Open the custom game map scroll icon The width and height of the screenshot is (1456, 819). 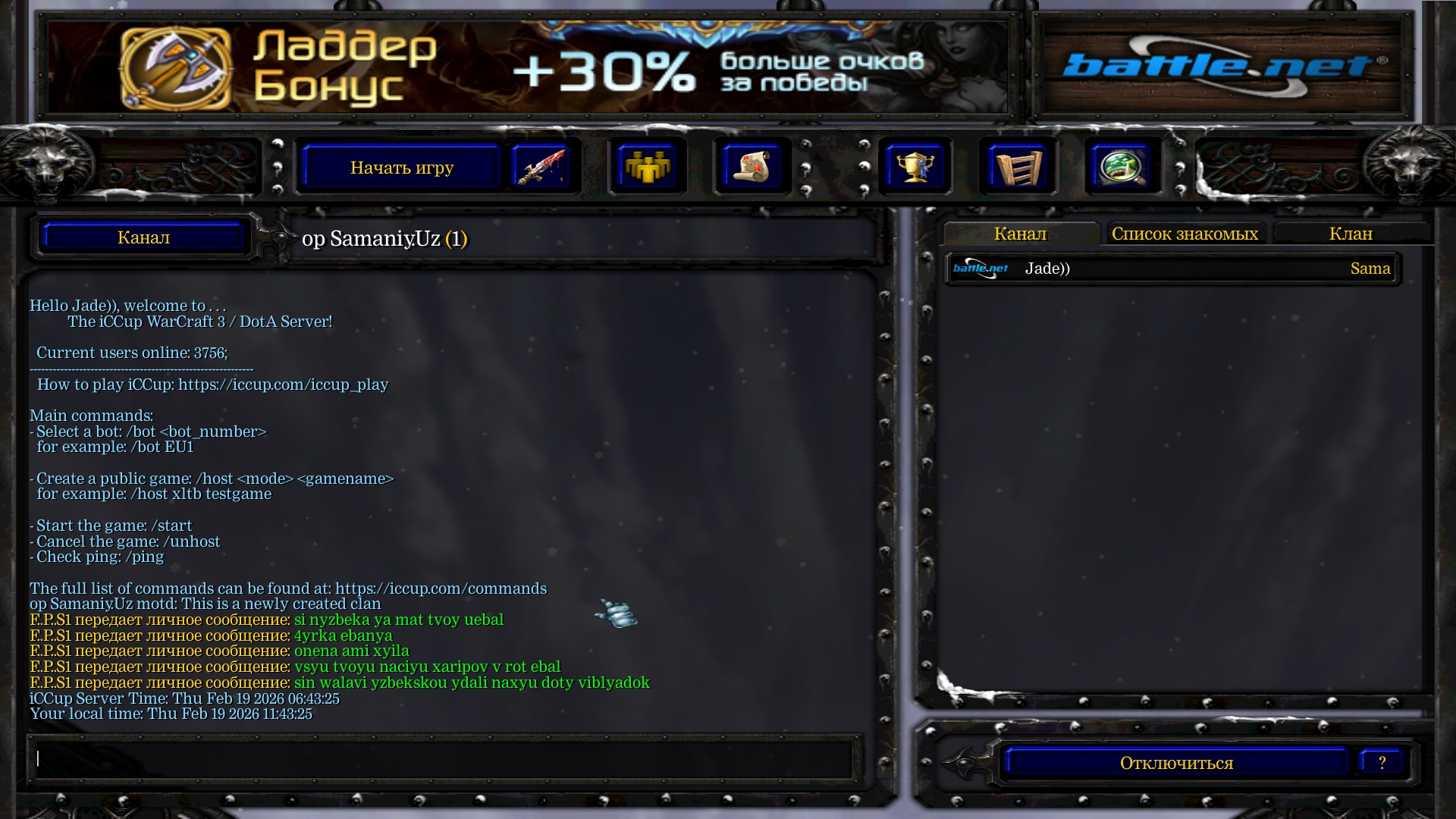point(752,166)
